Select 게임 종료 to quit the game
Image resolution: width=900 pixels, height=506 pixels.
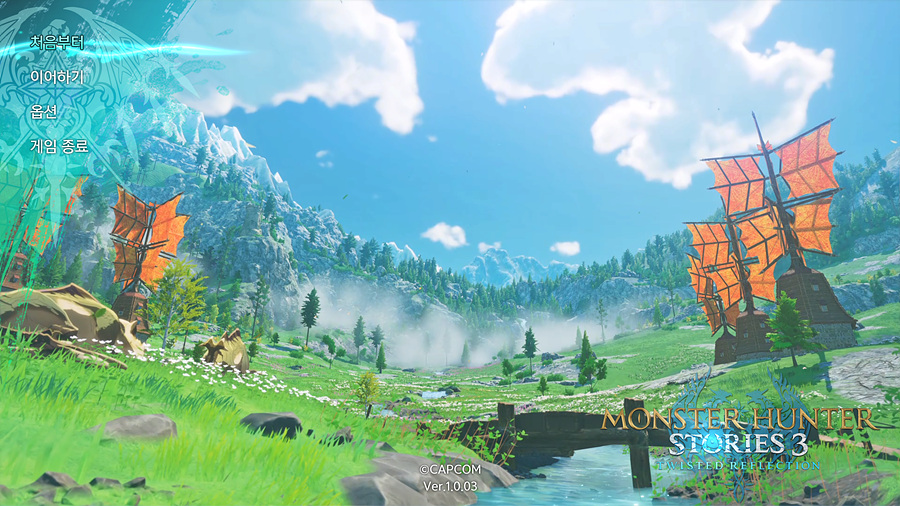coord(59,146)
